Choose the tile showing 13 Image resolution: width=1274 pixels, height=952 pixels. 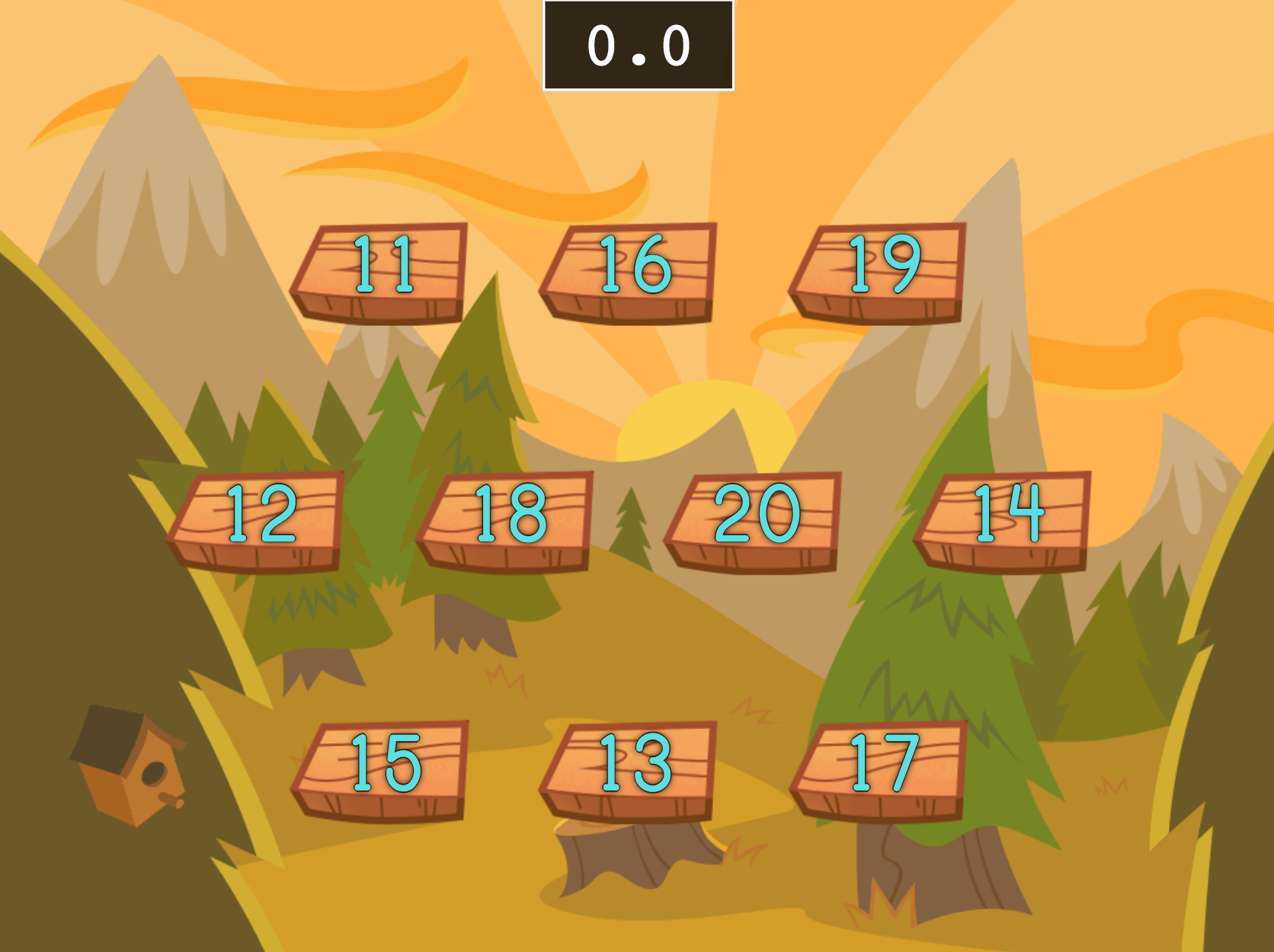pyautogui.click(x=630, y=768)
